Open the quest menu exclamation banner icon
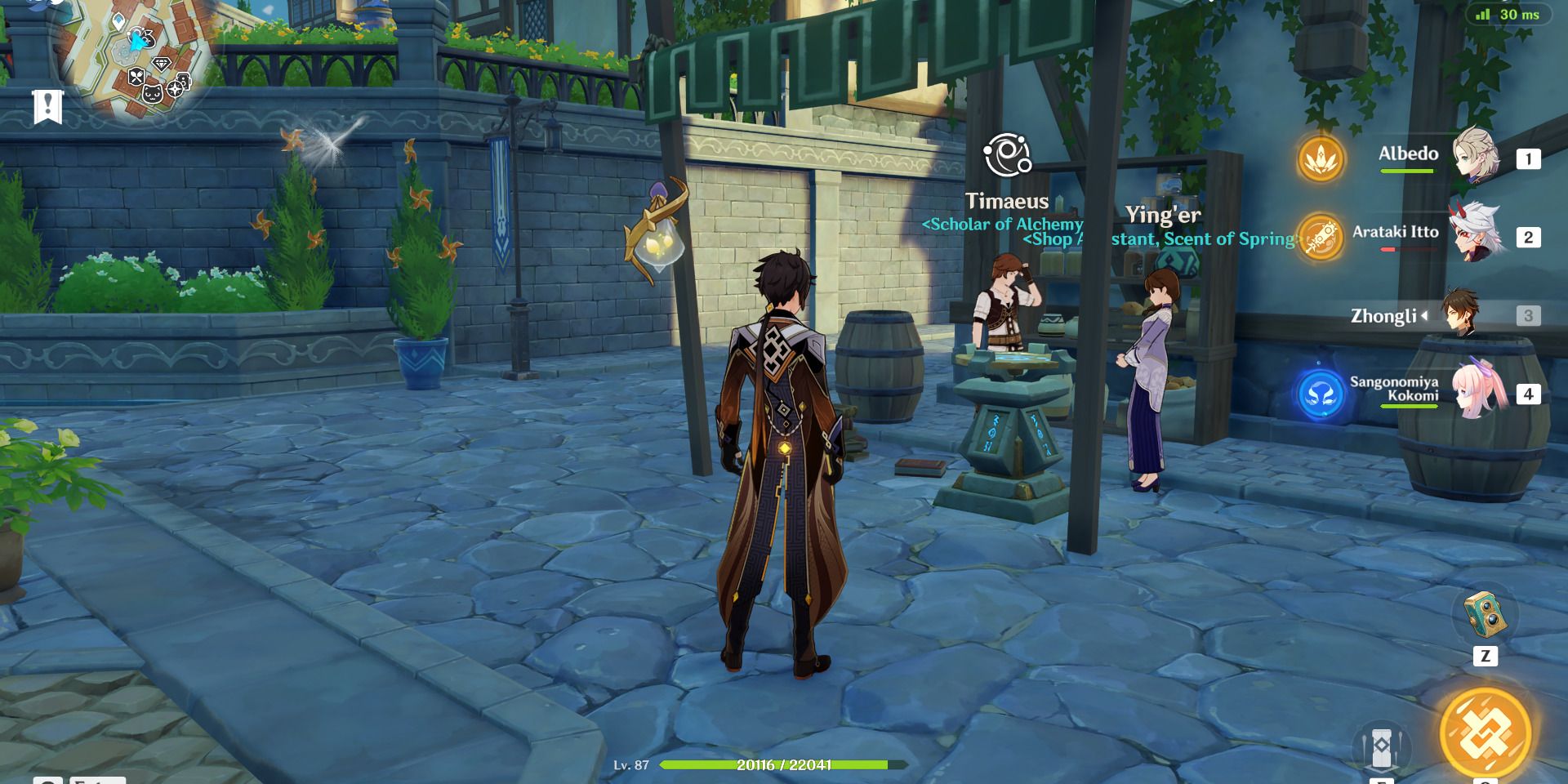Screen dimensions: 1568x784 click(x=47, y=106)
